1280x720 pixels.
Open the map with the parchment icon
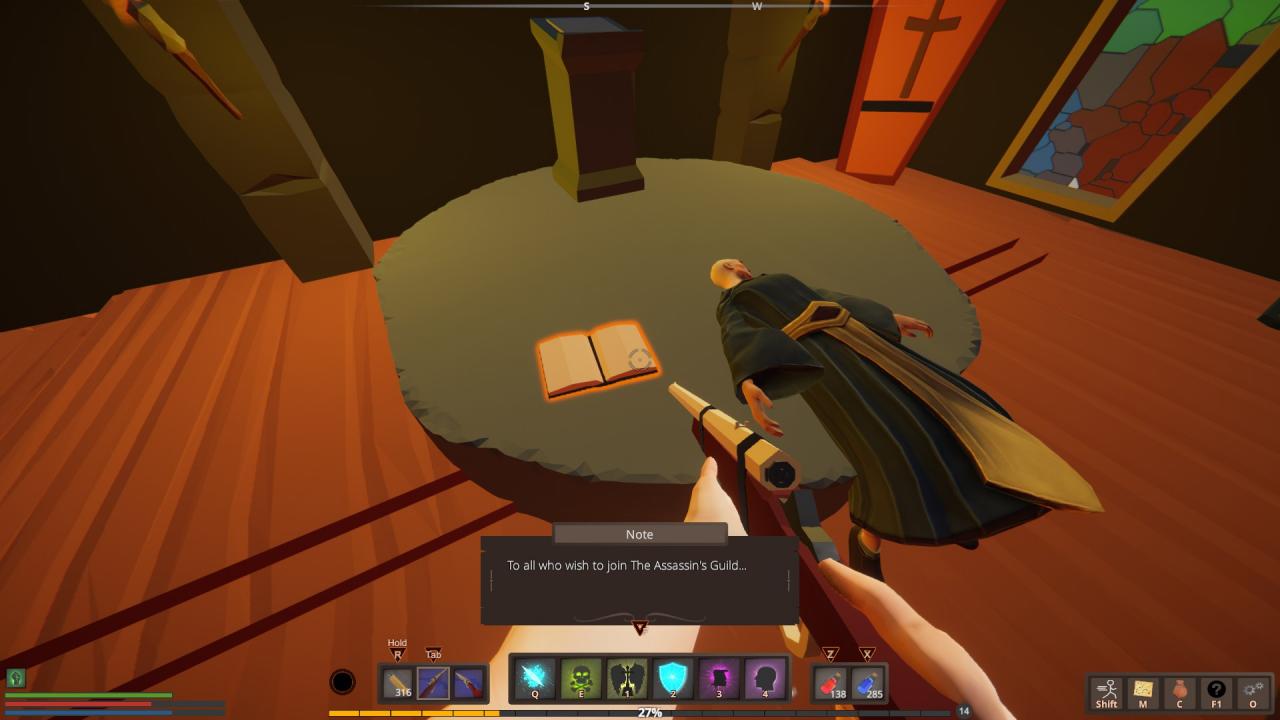1142,691
